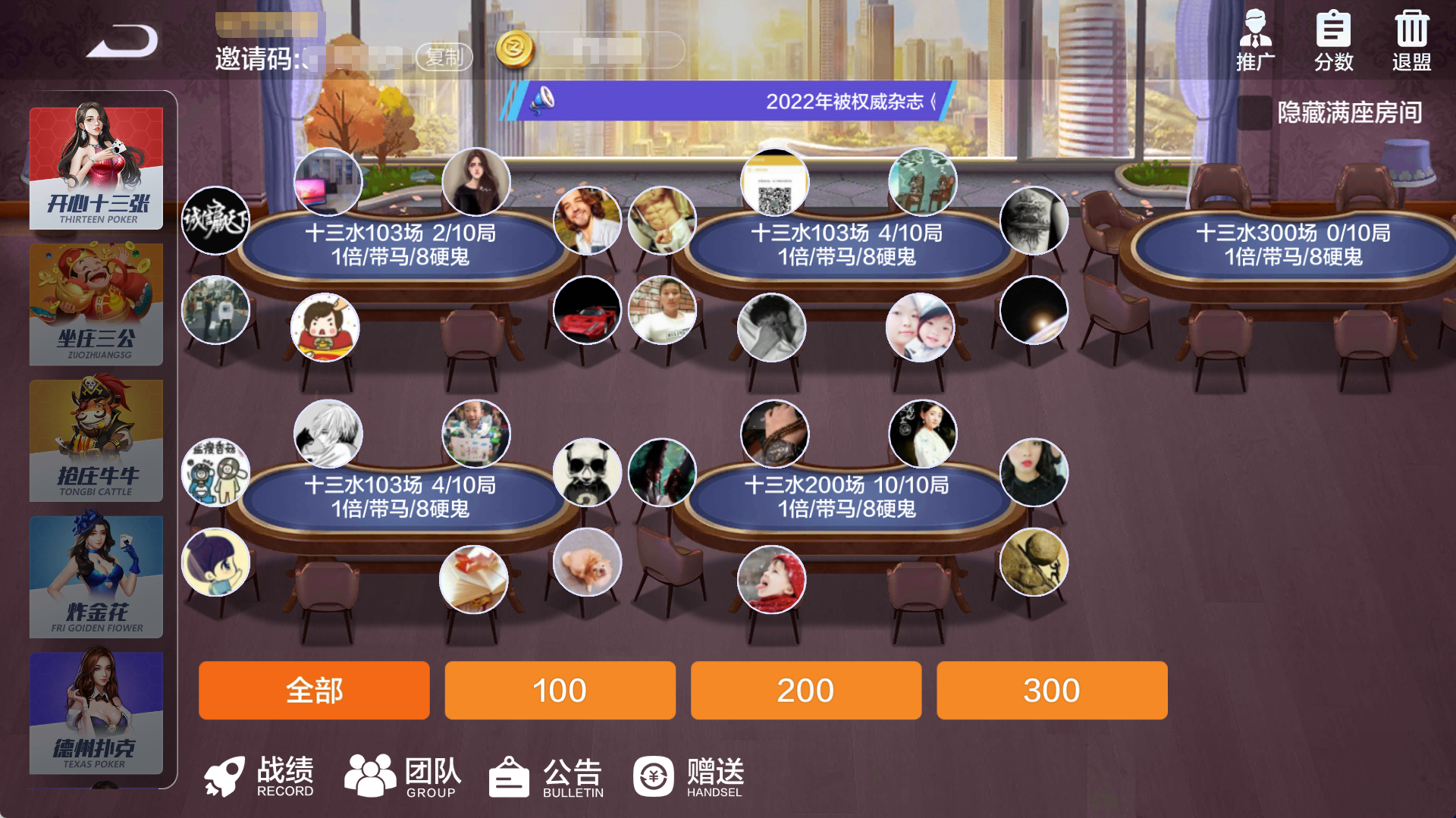1456x818 pixels.
Task: Choose the 抢庄牛牛 game
Action: (96, 440)
